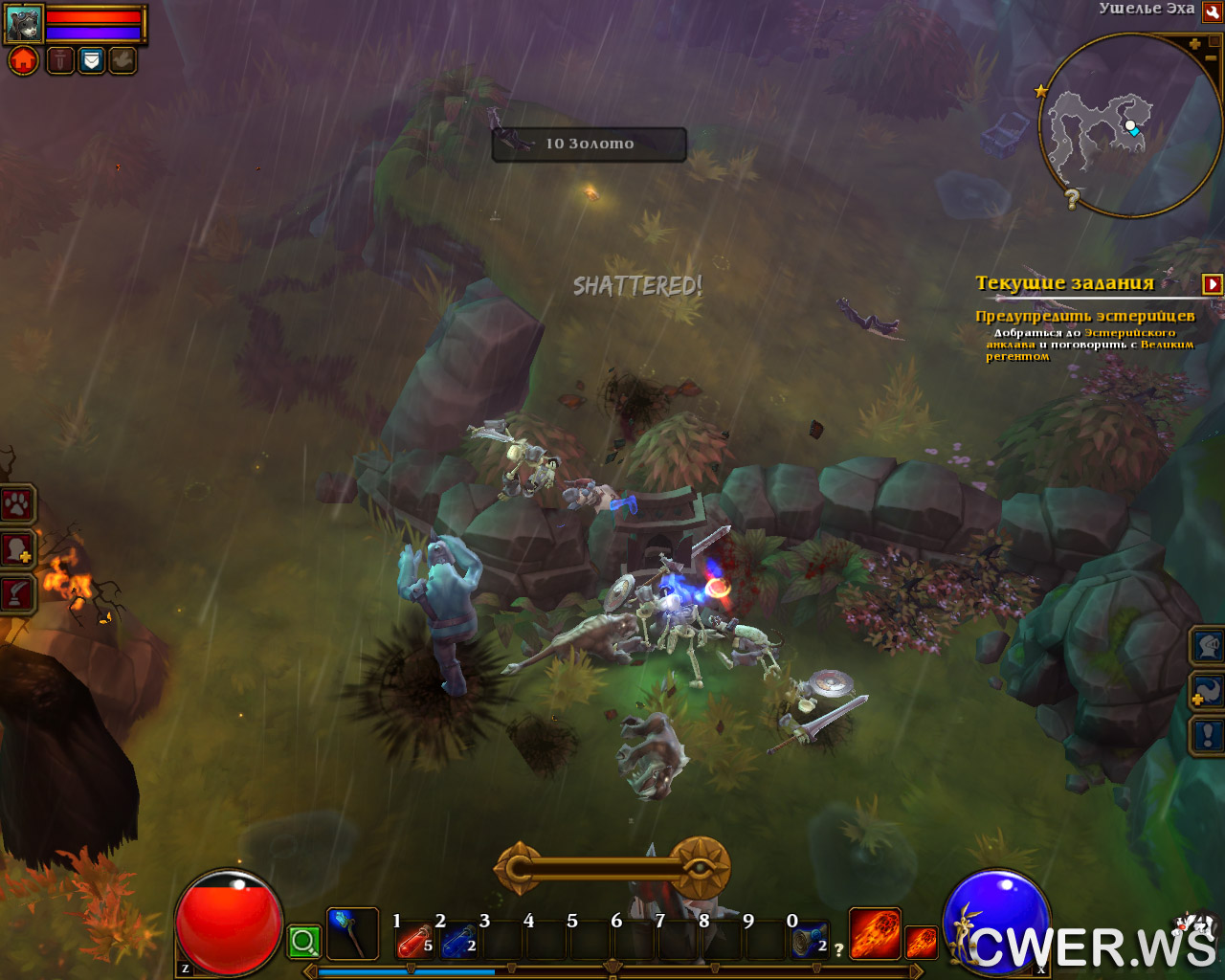
Task: Select the dark red sword stance icon
Action: pyautogui.click(x=60, y=61)
